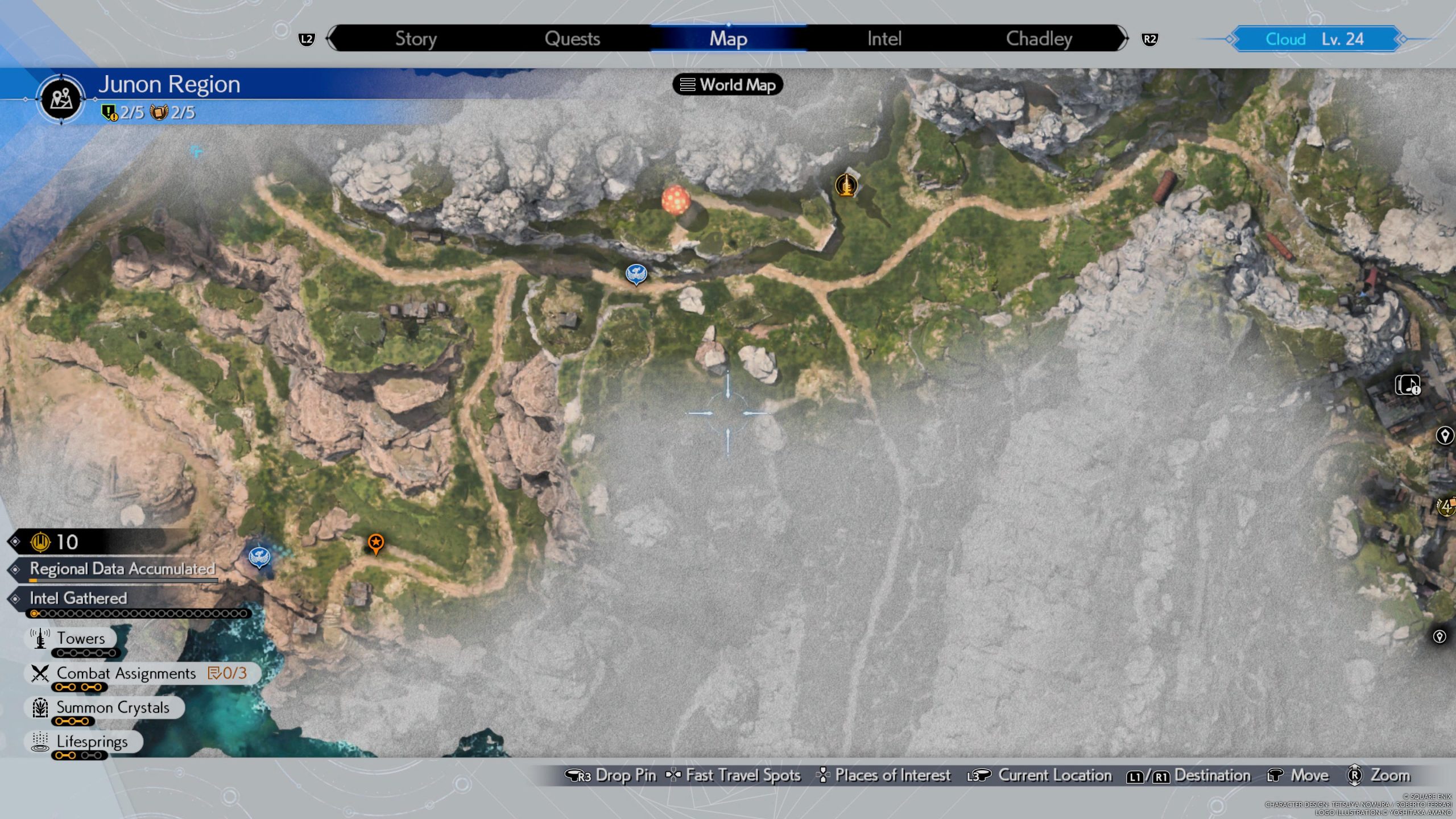Choose the Combat Assignments intel entry
The height and width of the screenshot is (819, 1456).
[126, 673]
